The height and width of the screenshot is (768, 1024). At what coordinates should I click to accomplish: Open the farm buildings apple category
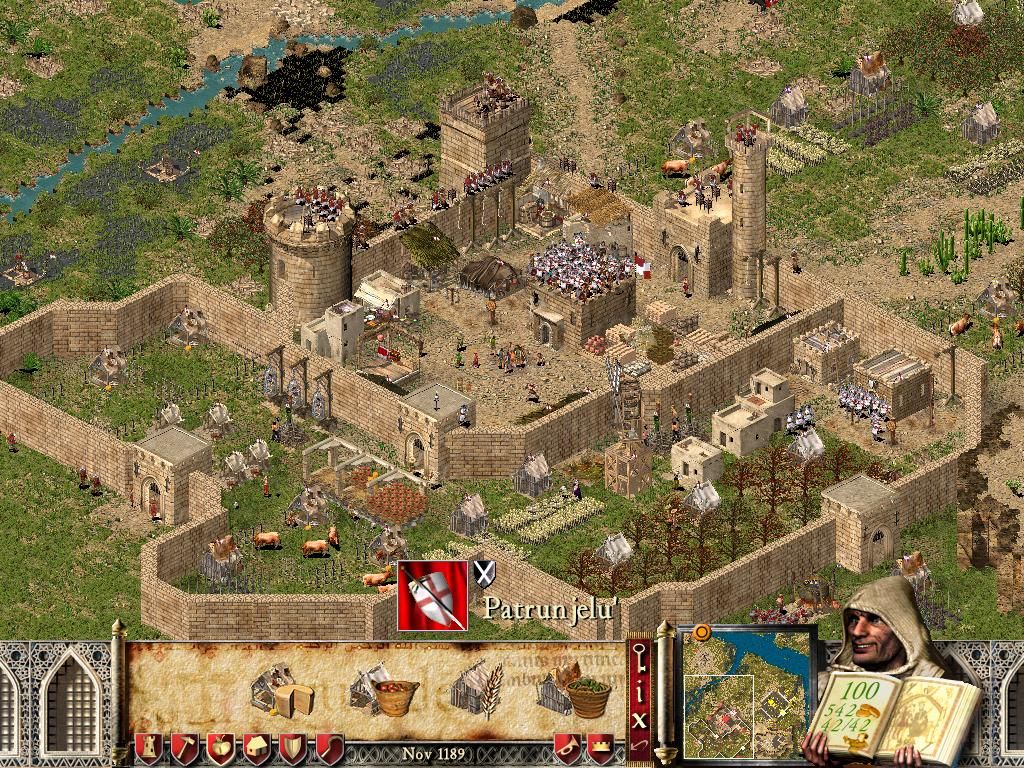click(x=220, y=747)
